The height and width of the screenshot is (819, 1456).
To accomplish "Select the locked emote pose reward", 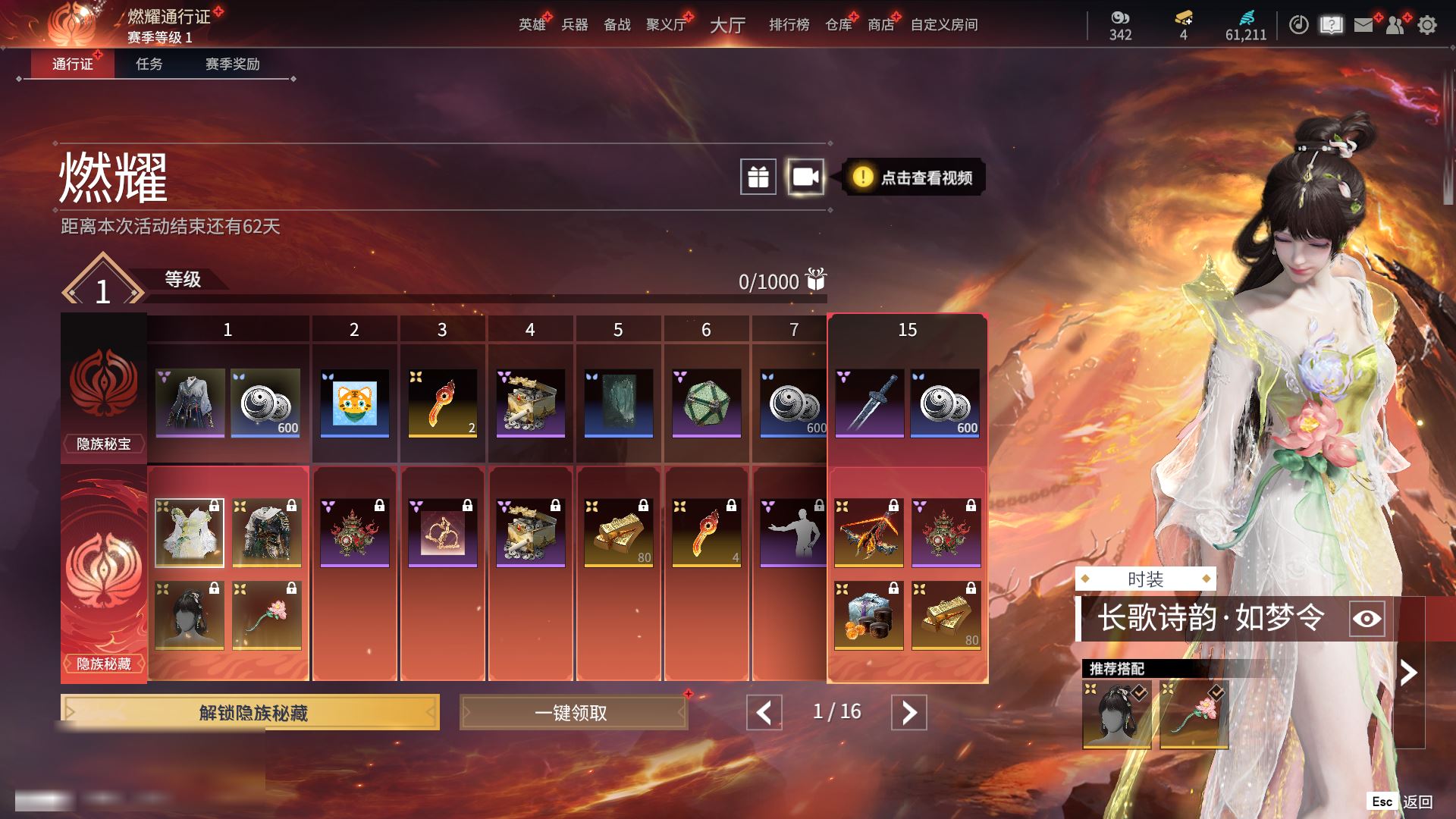I will [793, 533].
